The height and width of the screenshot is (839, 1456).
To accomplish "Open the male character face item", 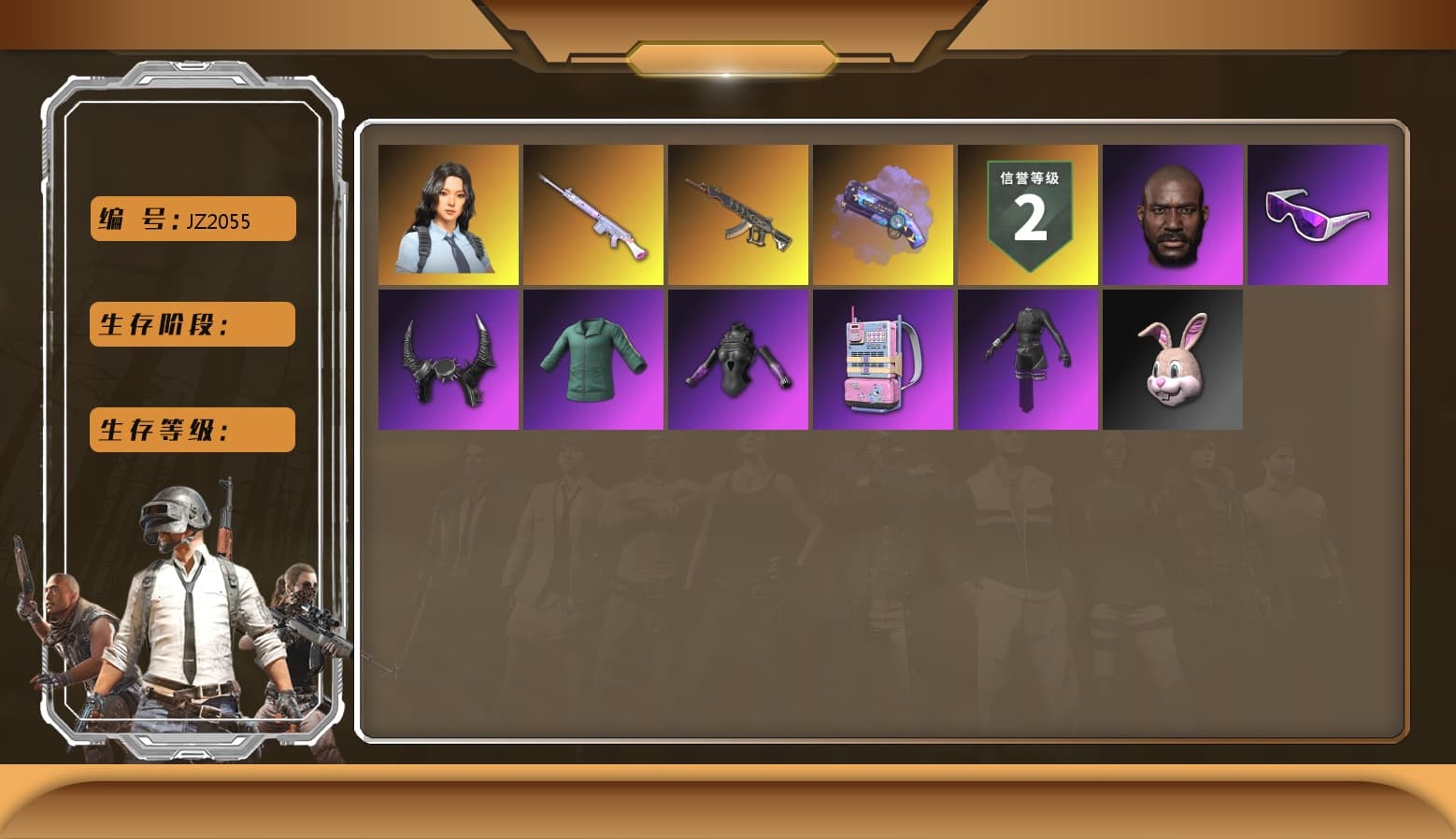I will click(1173, 214).
